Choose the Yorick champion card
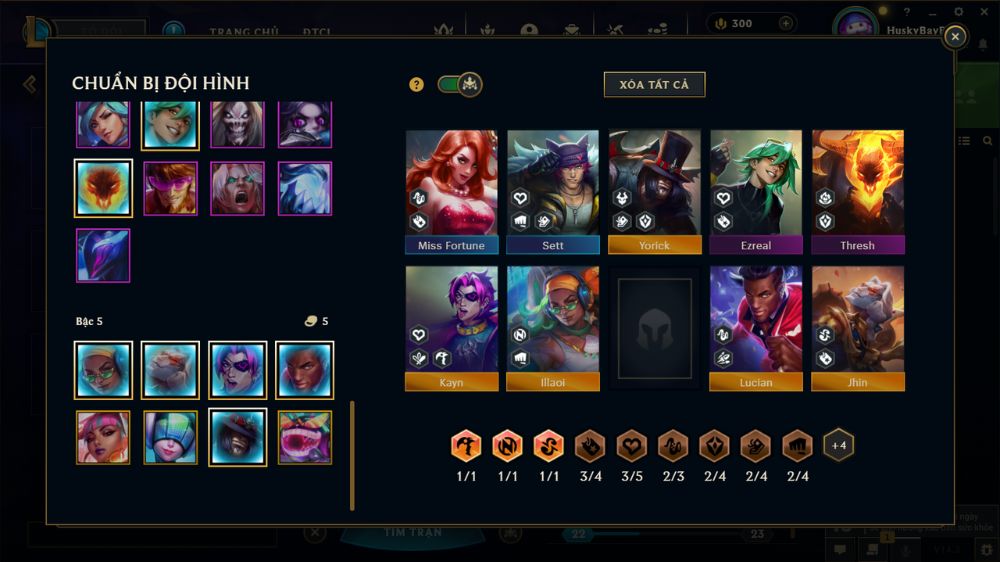 click(x=655, y=191)
